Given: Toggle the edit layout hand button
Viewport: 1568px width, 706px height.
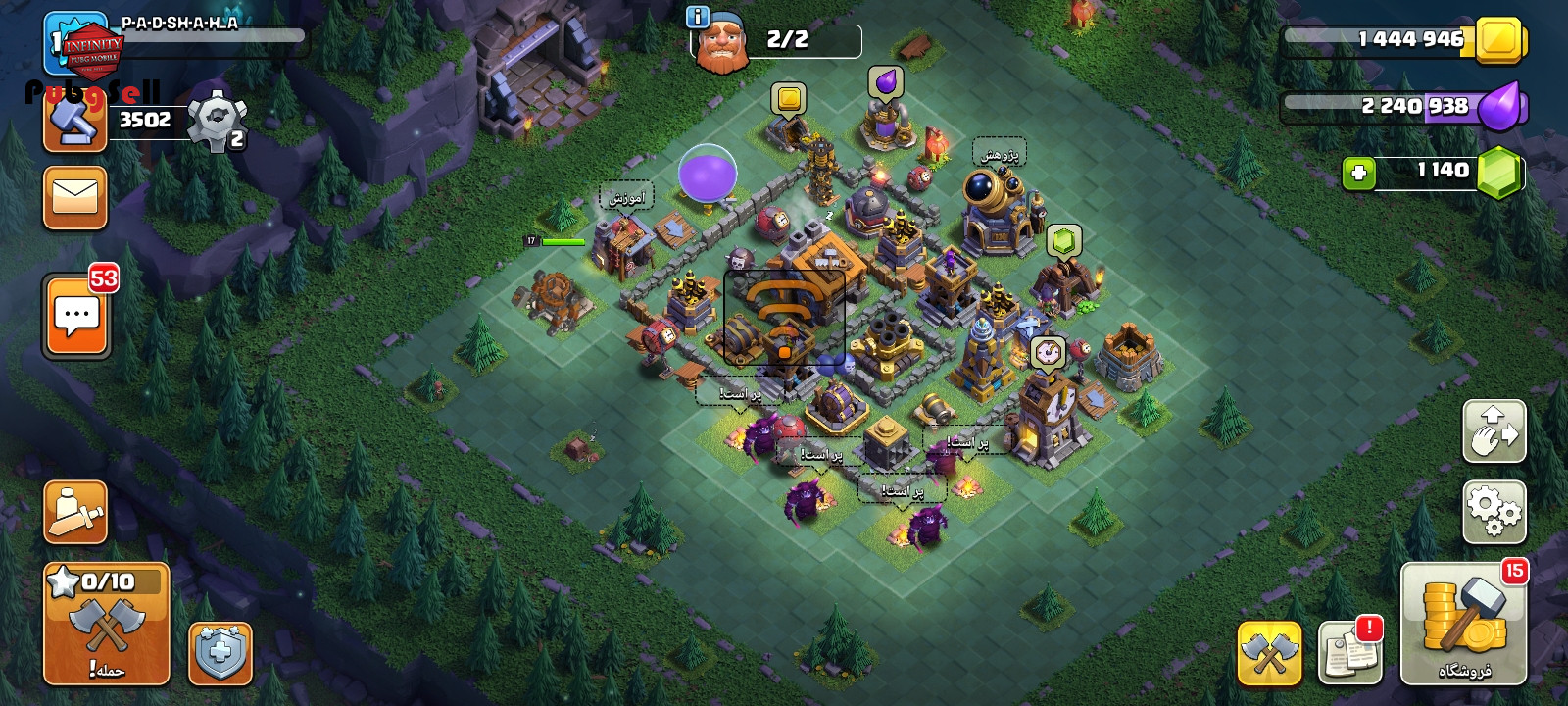Looking at the screenshot, I should [1494, 430].
